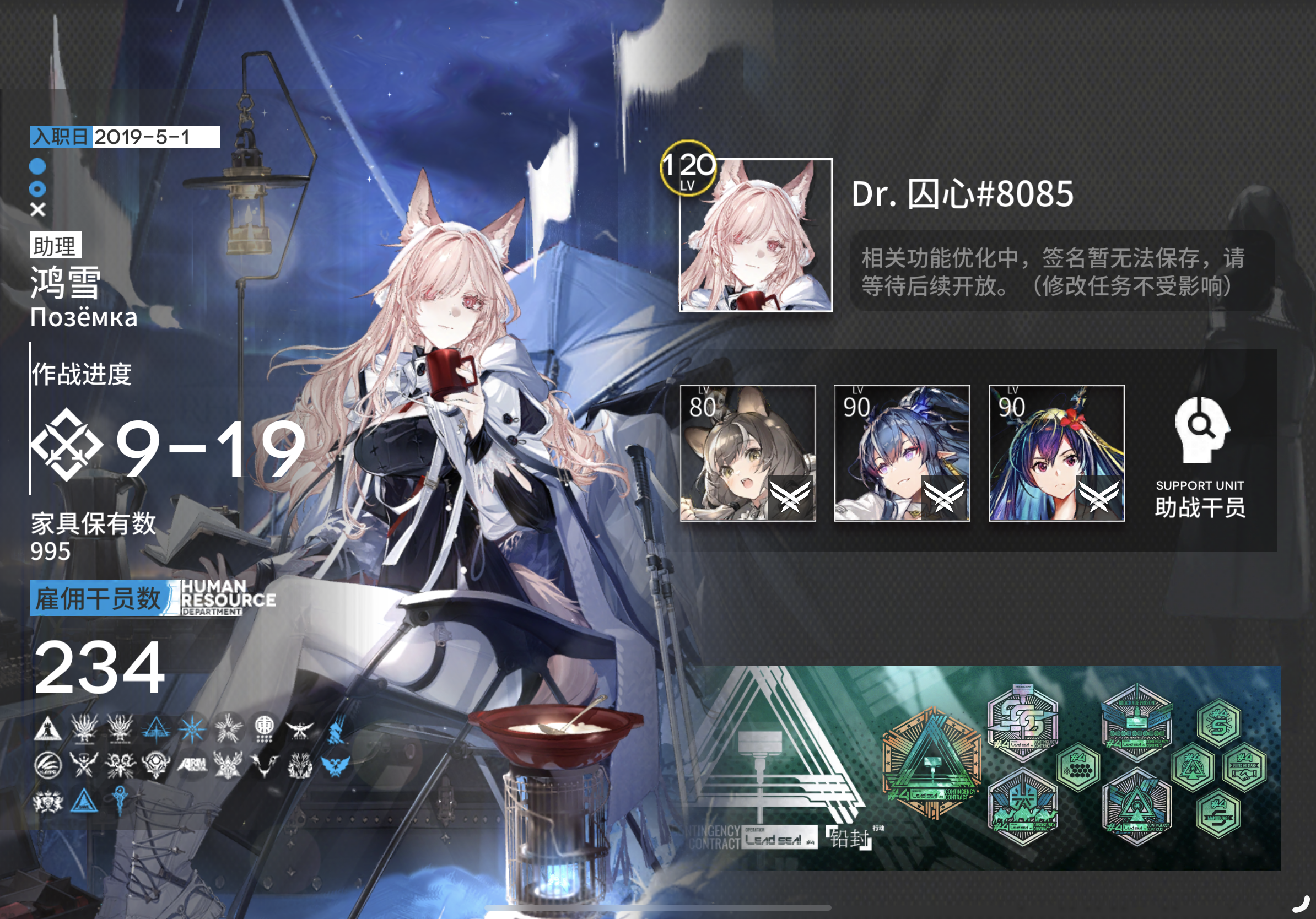Click the 東 faction emblem icon
This screenshot has height=919, width=1316.
pos(266,729)
